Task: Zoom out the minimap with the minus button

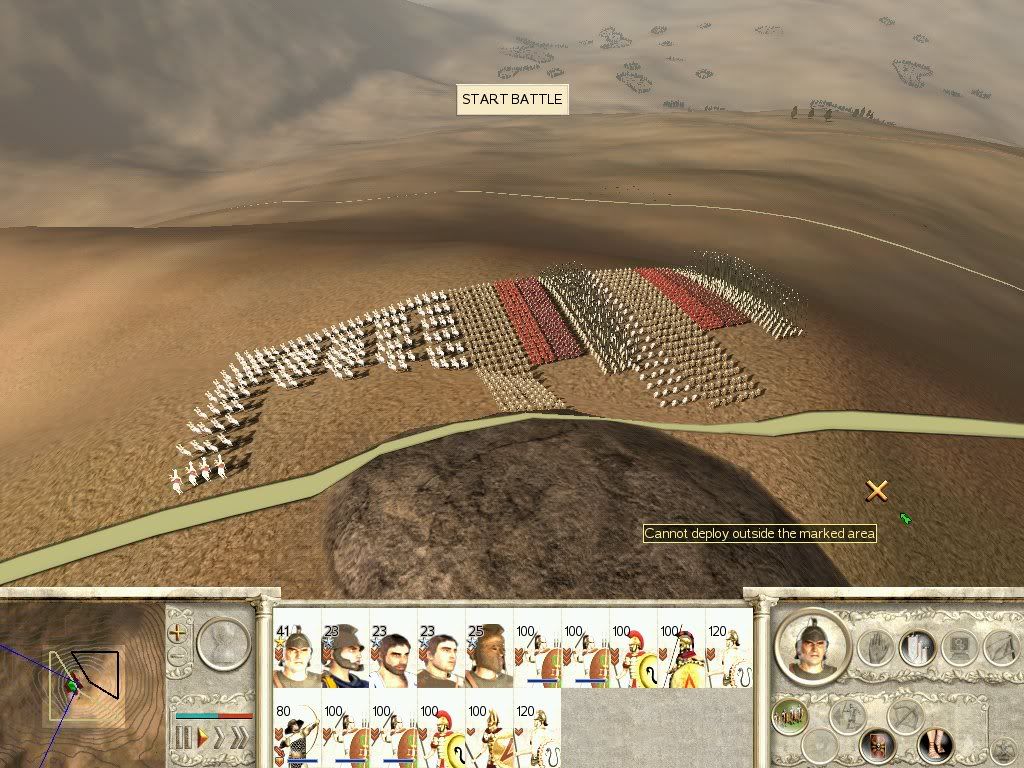Action: click(x=179, y=658)
